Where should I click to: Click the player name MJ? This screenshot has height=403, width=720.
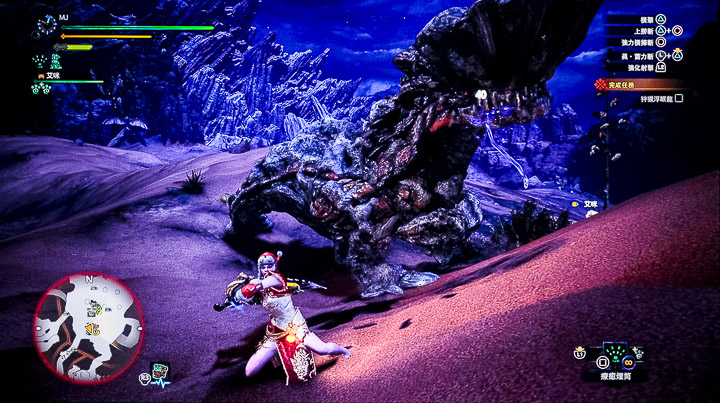coord(64,17)
